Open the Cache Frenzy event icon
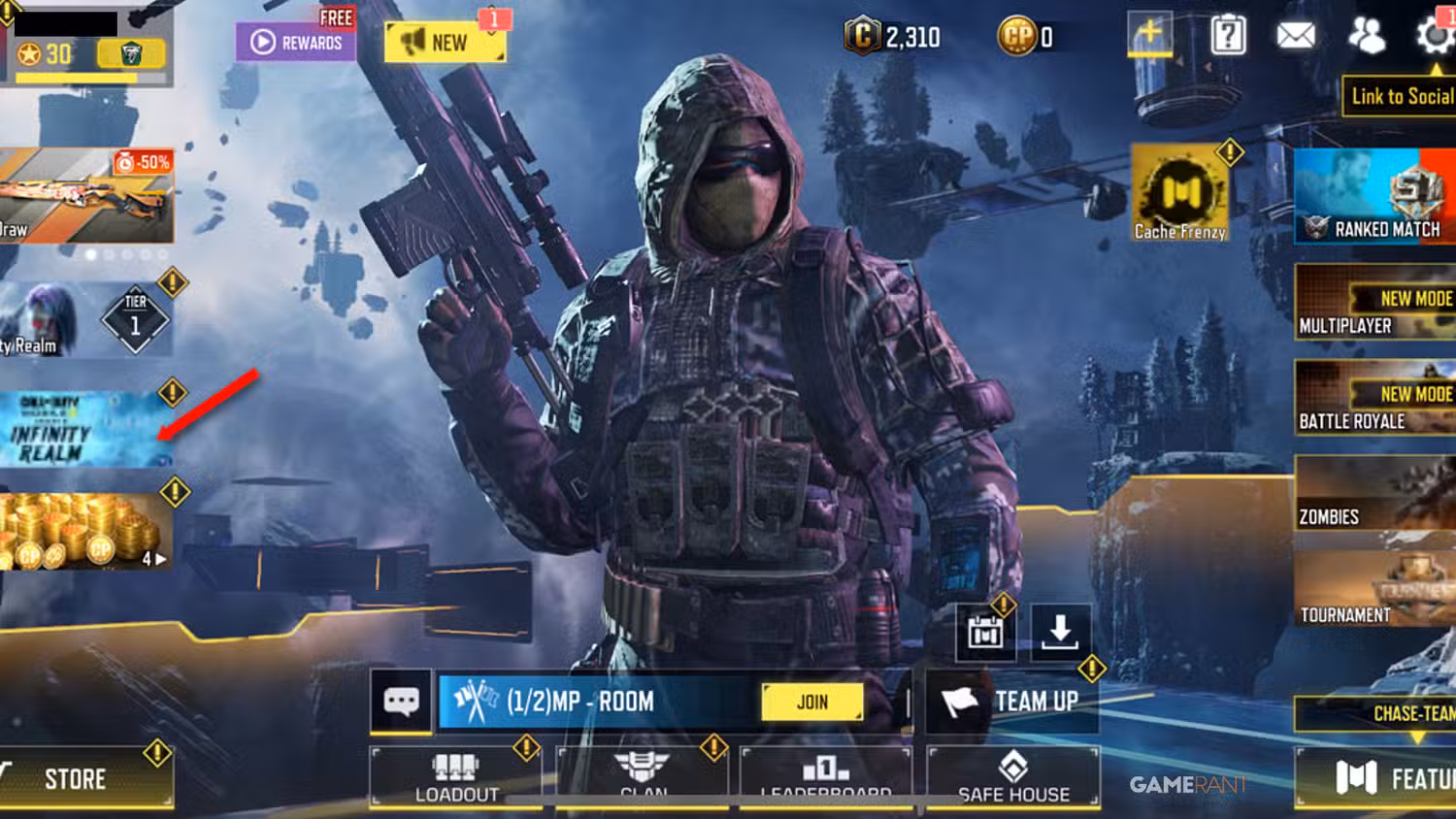This screenshot has width=1456, height=819. pyautogui.click(x=1178, y=191)
